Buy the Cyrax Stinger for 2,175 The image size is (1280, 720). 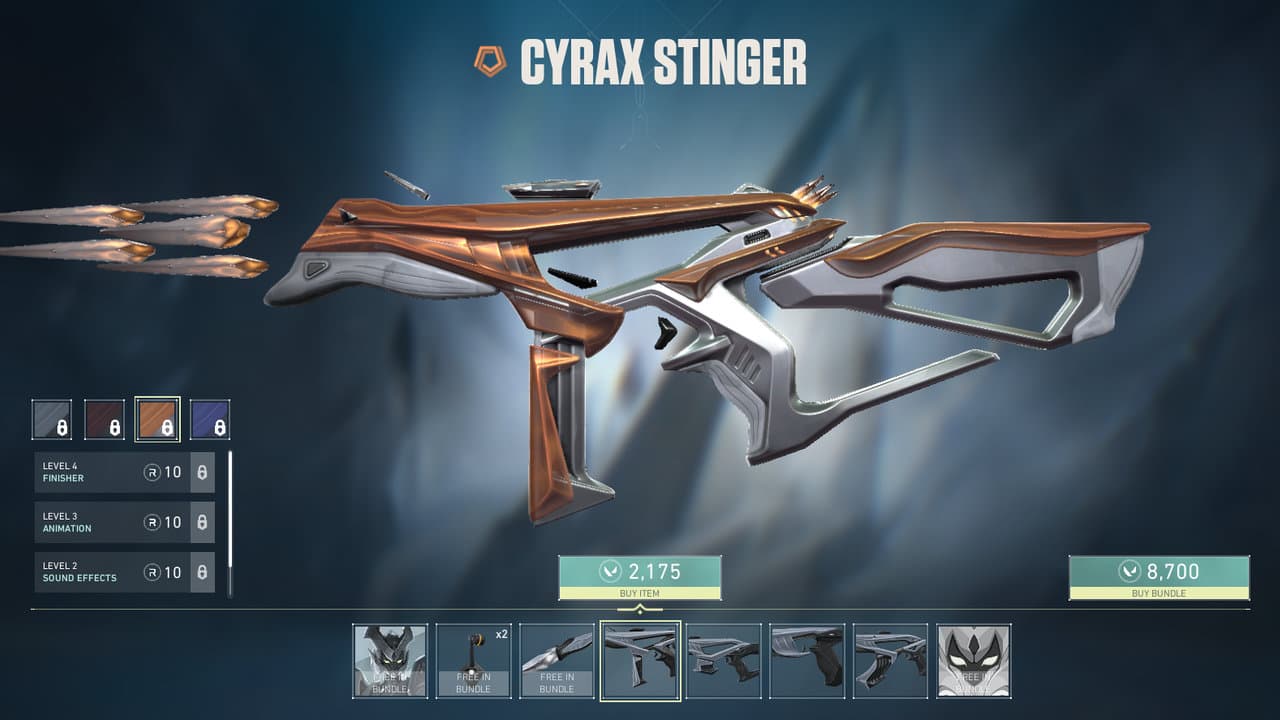639,577
